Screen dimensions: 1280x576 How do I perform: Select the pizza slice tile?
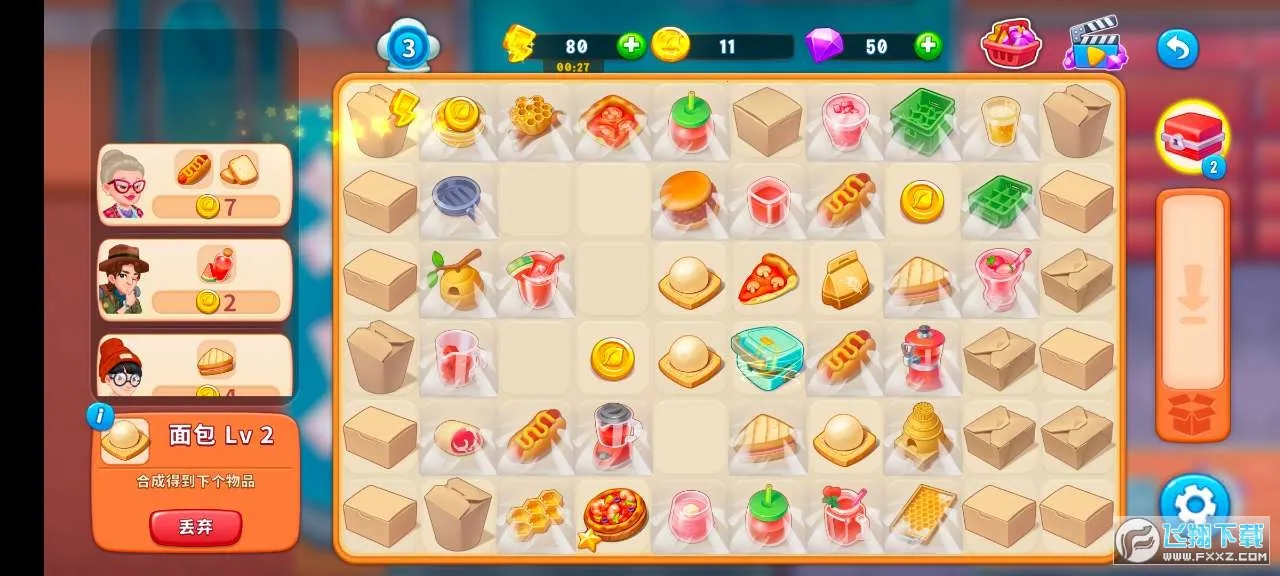pyautogui.click(x=767, y=279)
